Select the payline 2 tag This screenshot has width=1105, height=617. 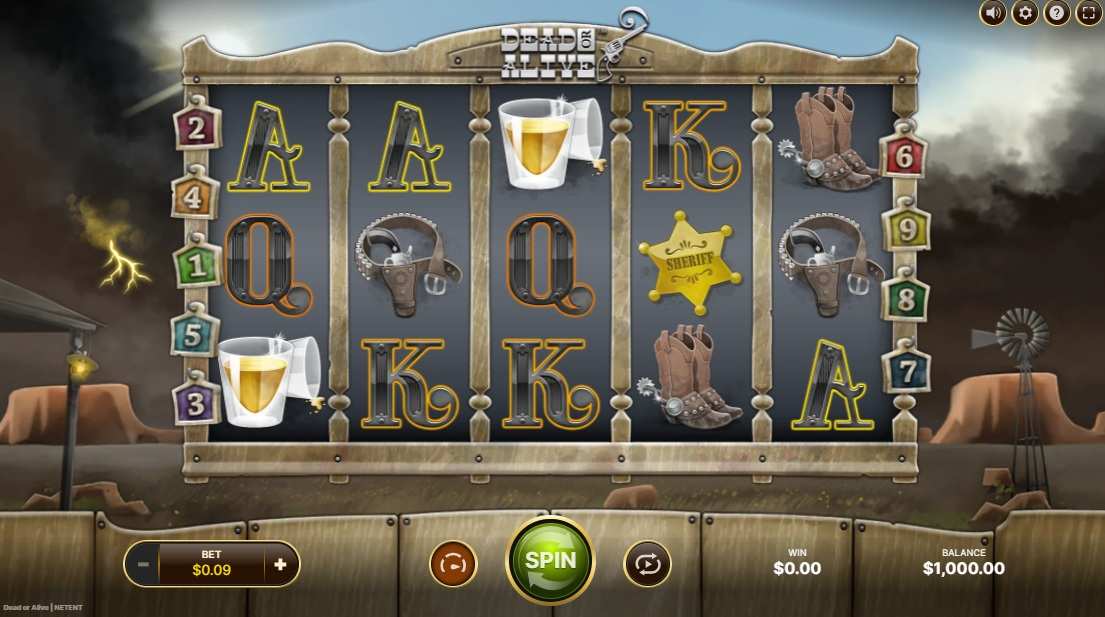[197, 128]
